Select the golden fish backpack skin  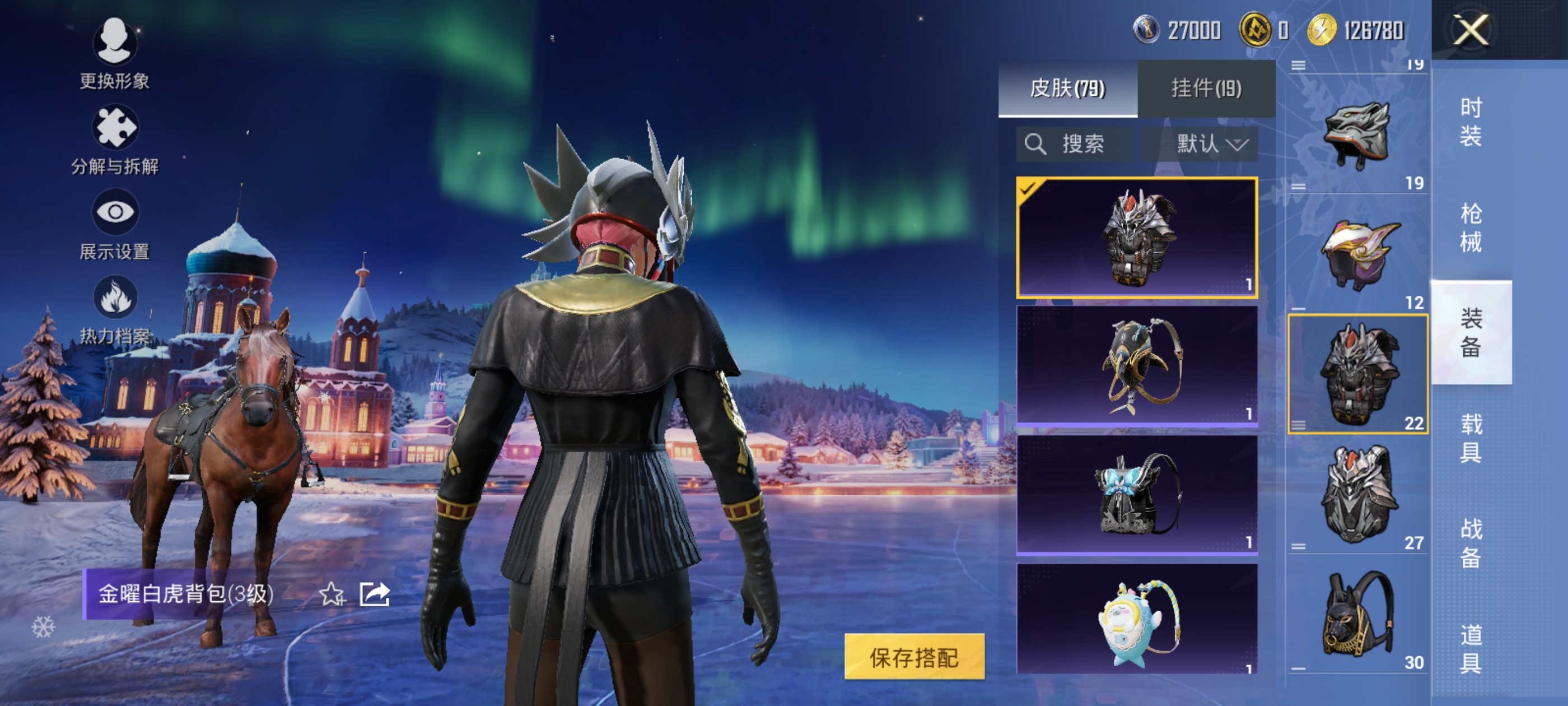point(1136,365)
